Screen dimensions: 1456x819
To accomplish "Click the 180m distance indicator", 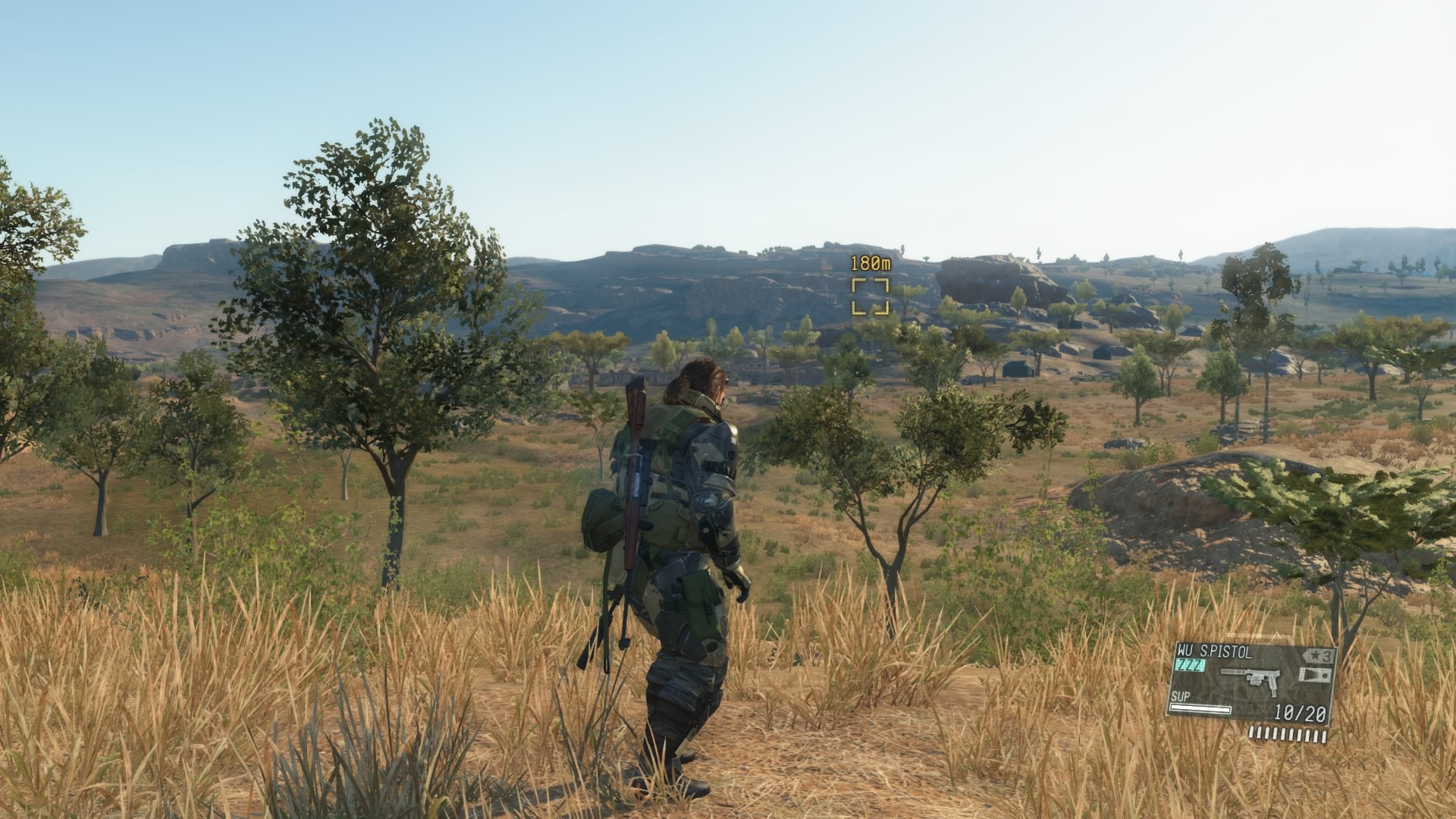I will pos(872,263).
